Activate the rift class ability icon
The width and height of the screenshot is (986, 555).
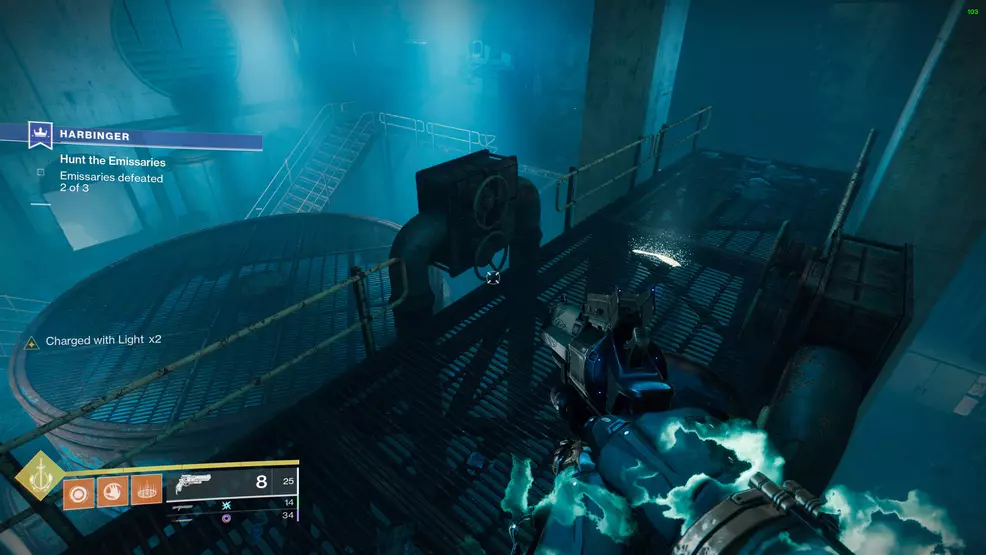coord(146,490)
